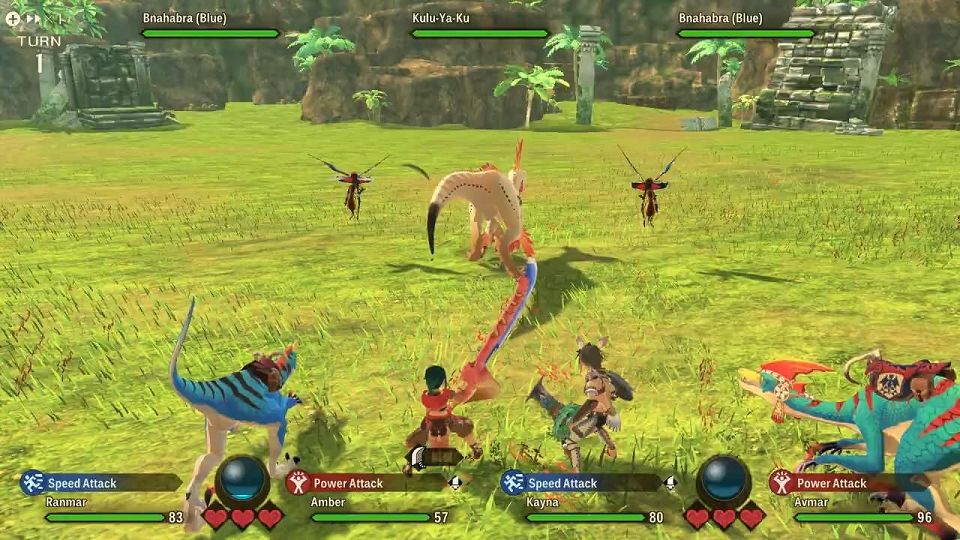Activate the kinship gauge orb beside Kayna
This screenshot has height=540, width=960.
click(x=724, y=481)
